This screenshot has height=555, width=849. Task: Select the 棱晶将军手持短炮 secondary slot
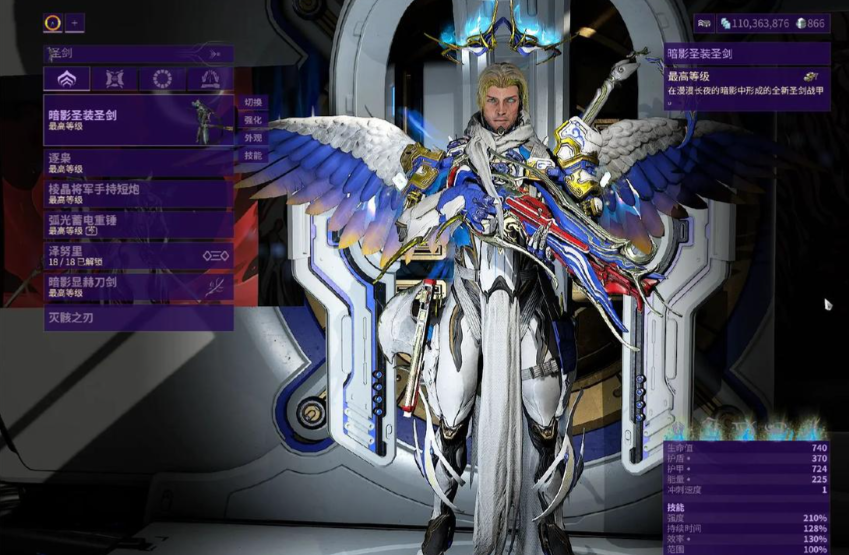pyautogui.click(x=138, y=193)
